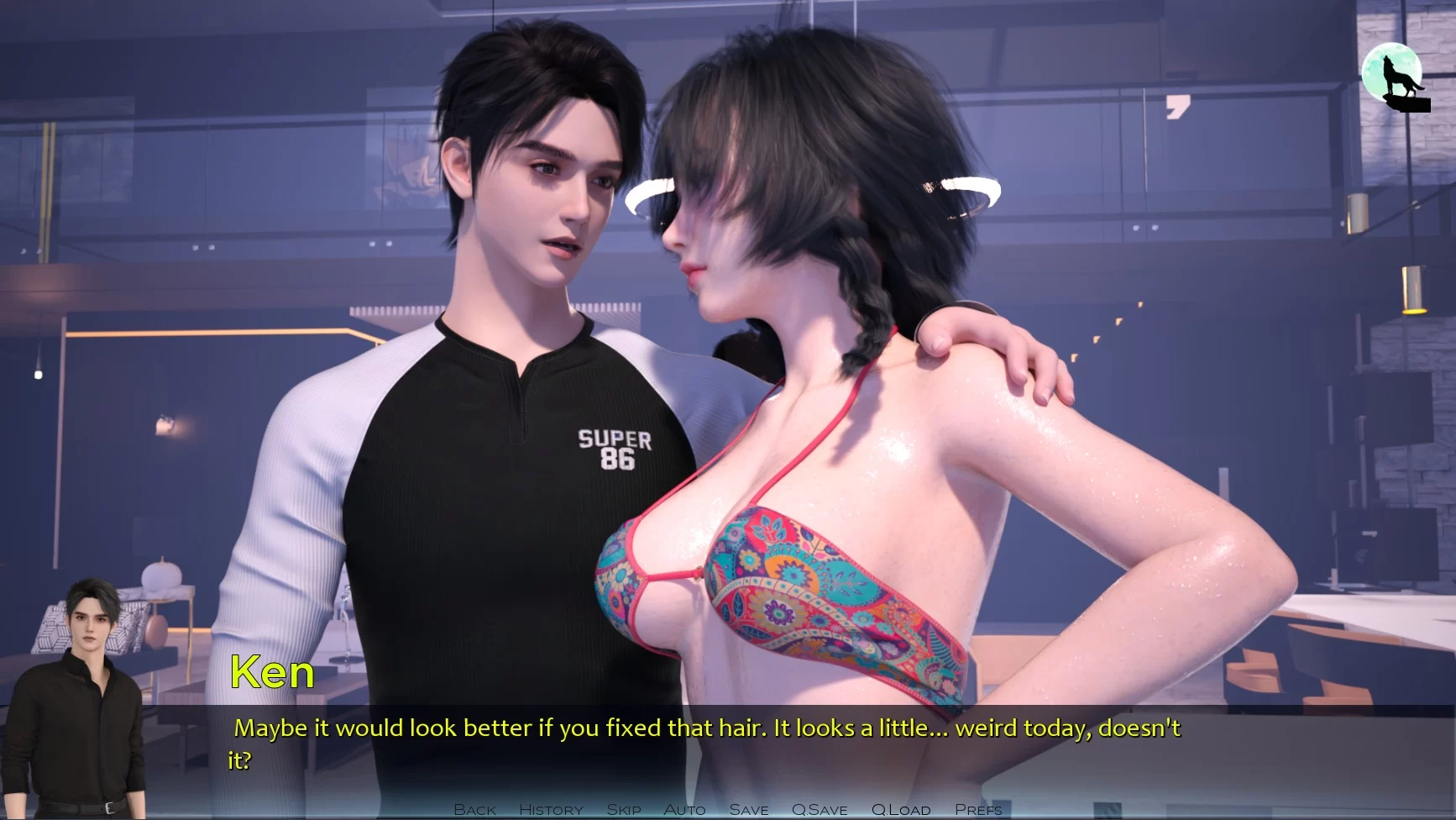
Task: Open the Save menu
Action: pyautogui.click(x=748, y=809)
